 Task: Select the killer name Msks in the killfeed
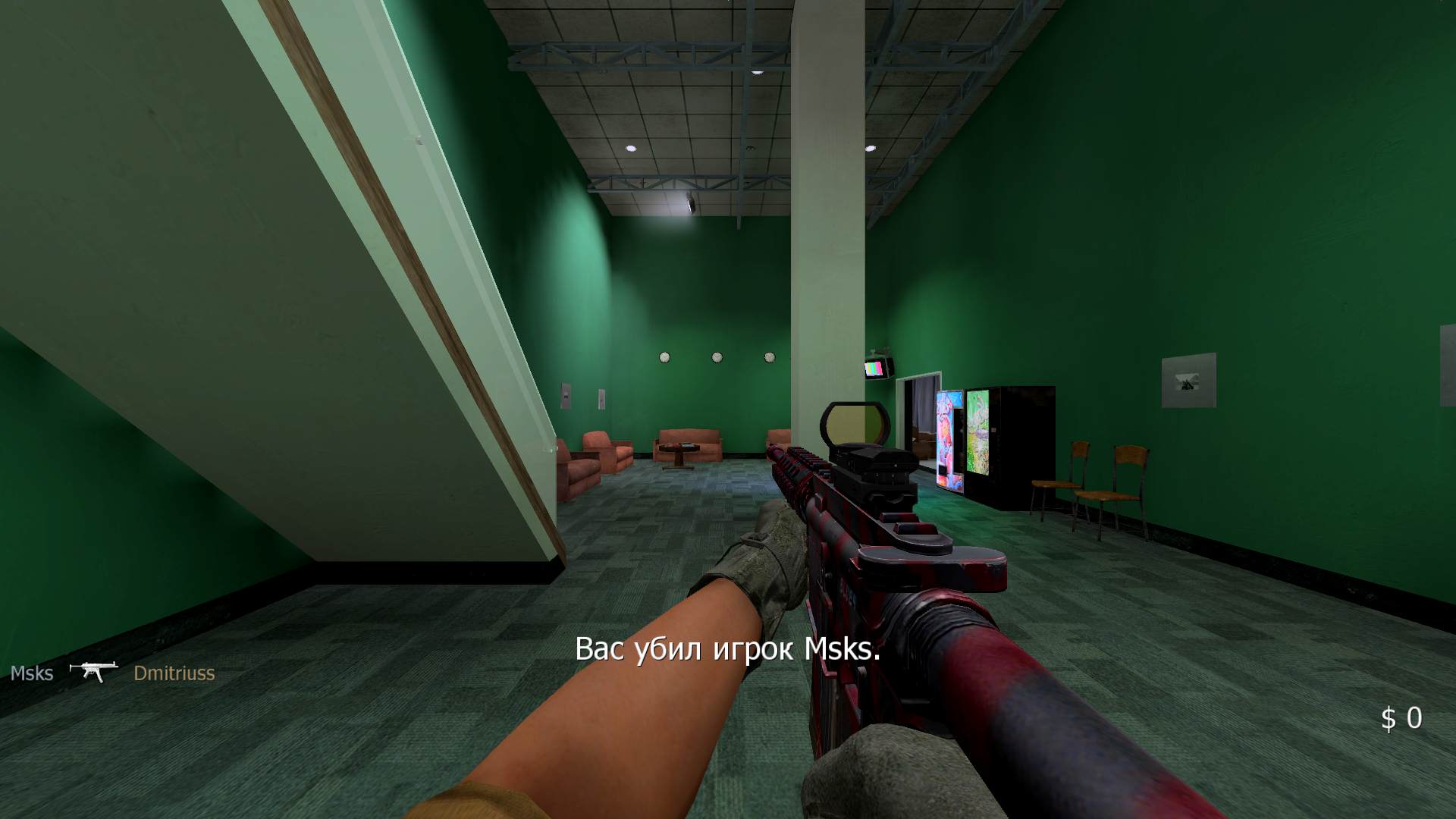pyautogui.click(x=30, y=673)
